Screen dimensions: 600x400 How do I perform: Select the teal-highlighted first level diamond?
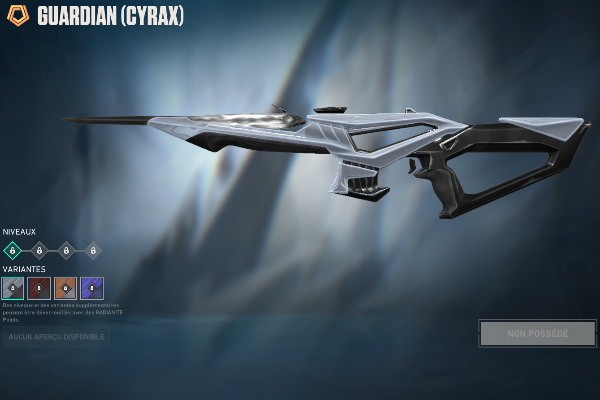tap(12, 250)
